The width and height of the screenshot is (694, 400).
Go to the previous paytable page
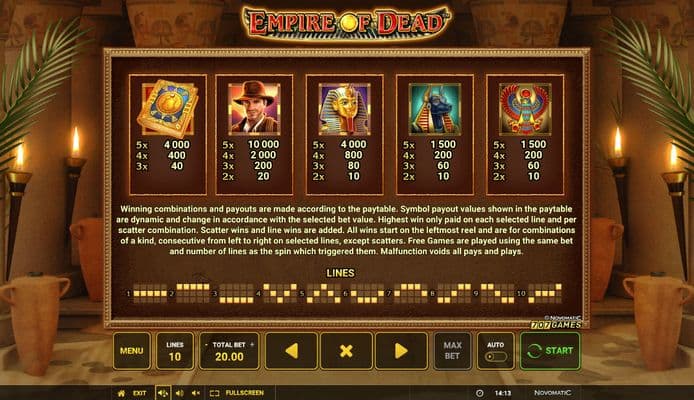coord(291,351)
